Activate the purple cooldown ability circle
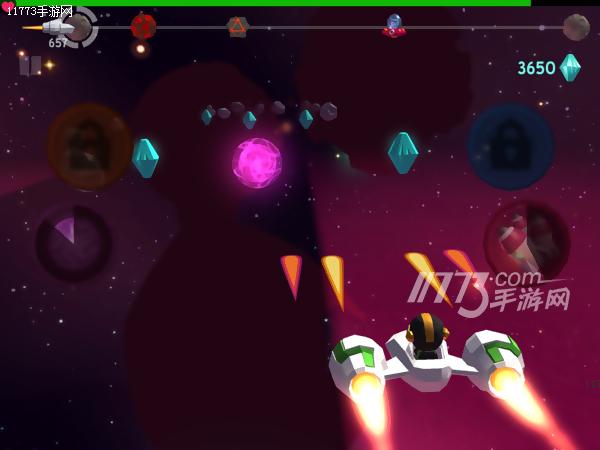 click(73, 243)
